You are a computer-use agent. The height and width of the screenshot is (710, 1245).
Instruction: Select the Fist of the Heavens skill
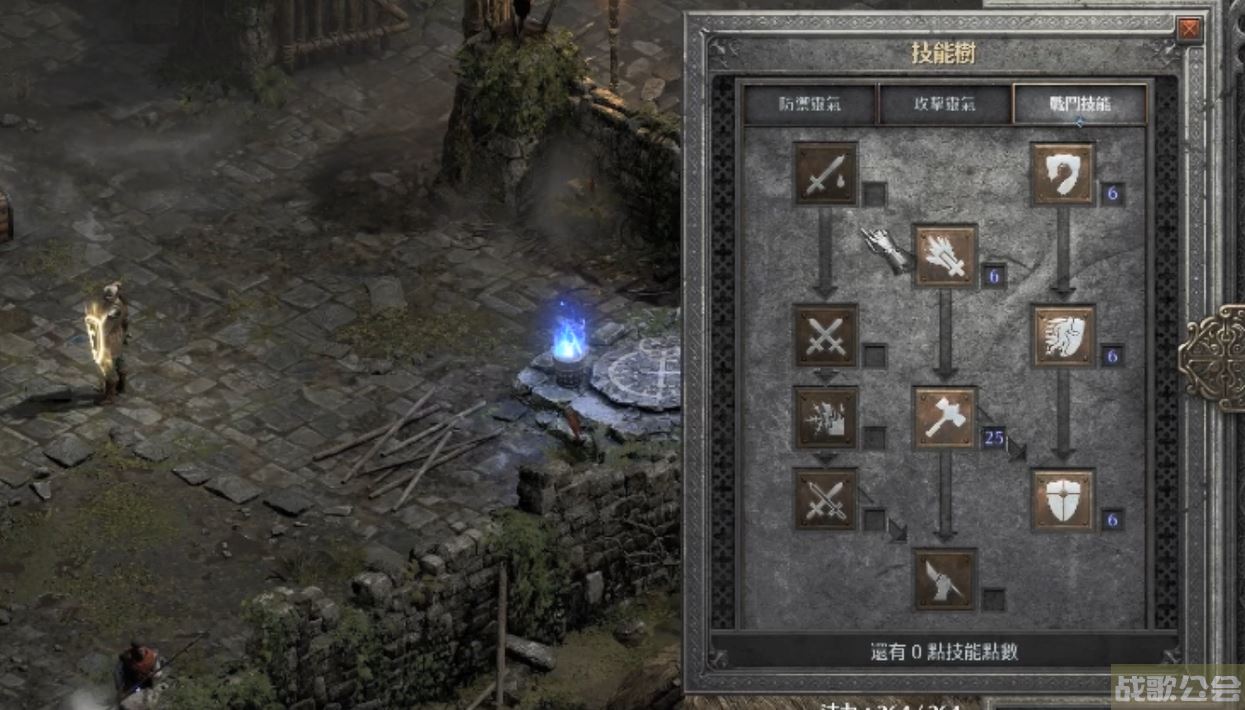pyautogui.click(x=945, y=580)
